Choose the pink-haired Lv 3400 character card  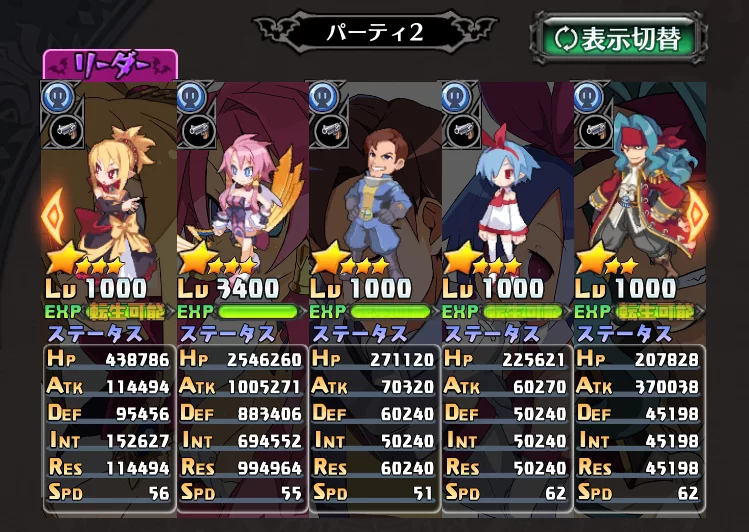[241, 200]
